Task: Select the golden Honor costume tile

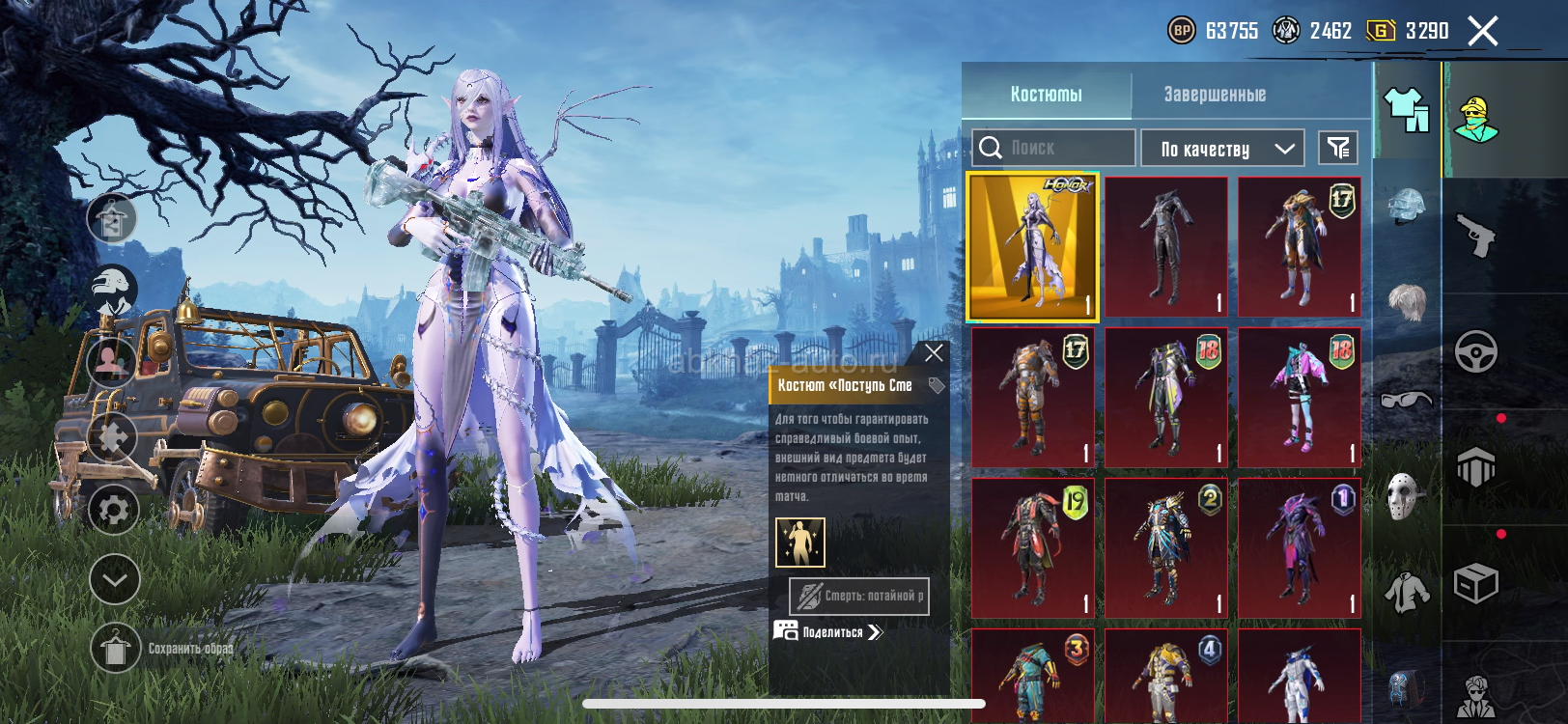Action: point(1033,247)
